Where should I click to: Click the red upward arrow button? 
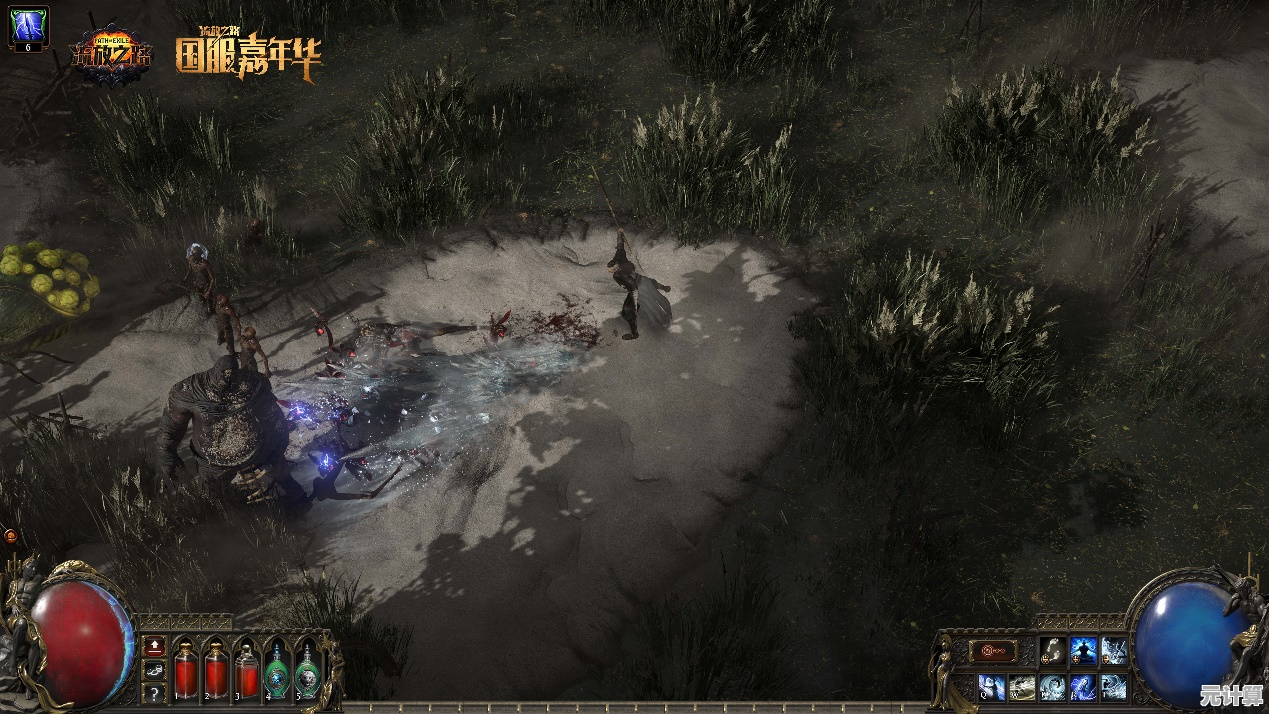click(x=155, y=647)
